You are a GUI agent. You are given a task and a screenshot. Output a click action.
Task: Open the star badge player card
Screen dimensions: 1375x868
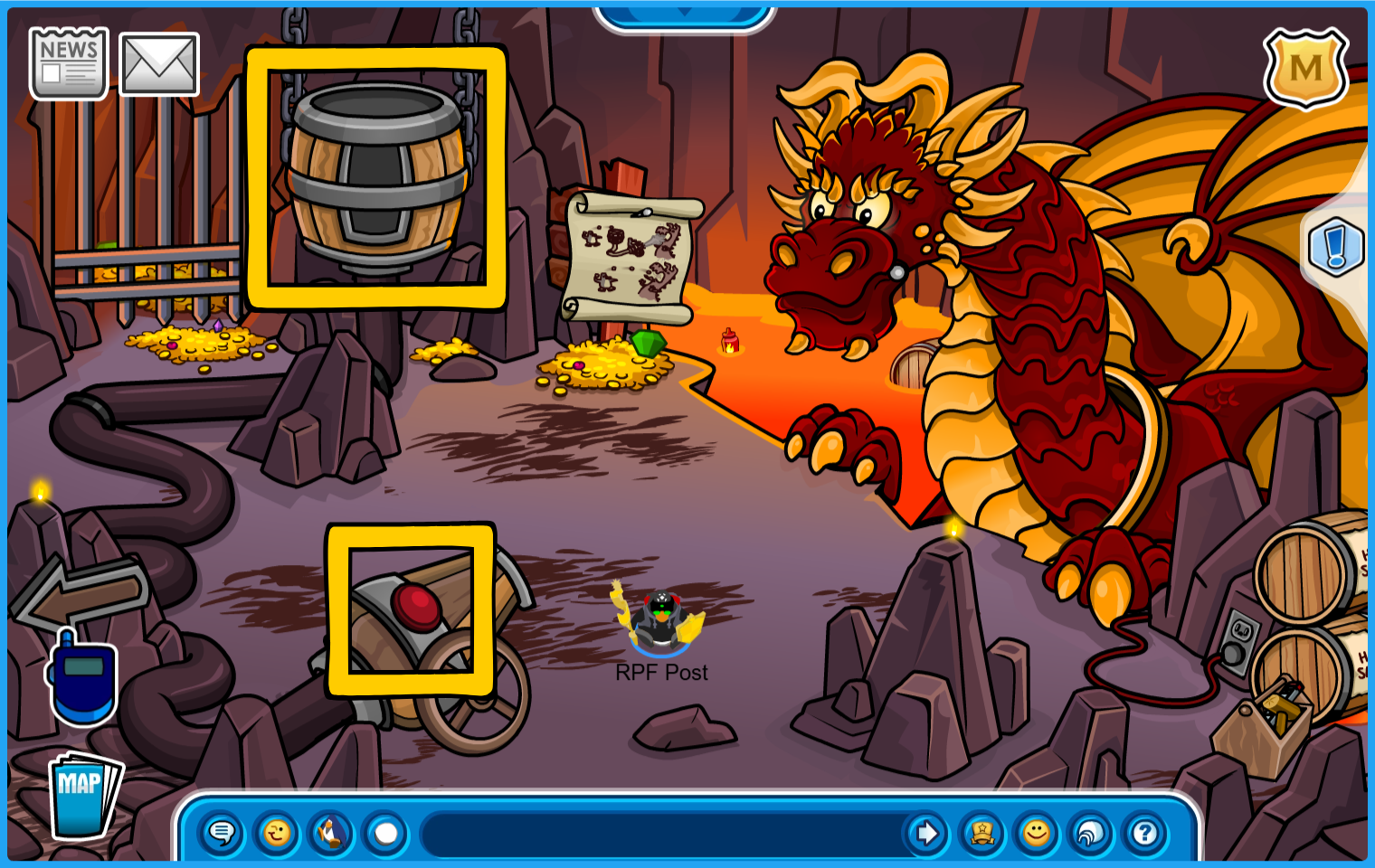[981, 833]
